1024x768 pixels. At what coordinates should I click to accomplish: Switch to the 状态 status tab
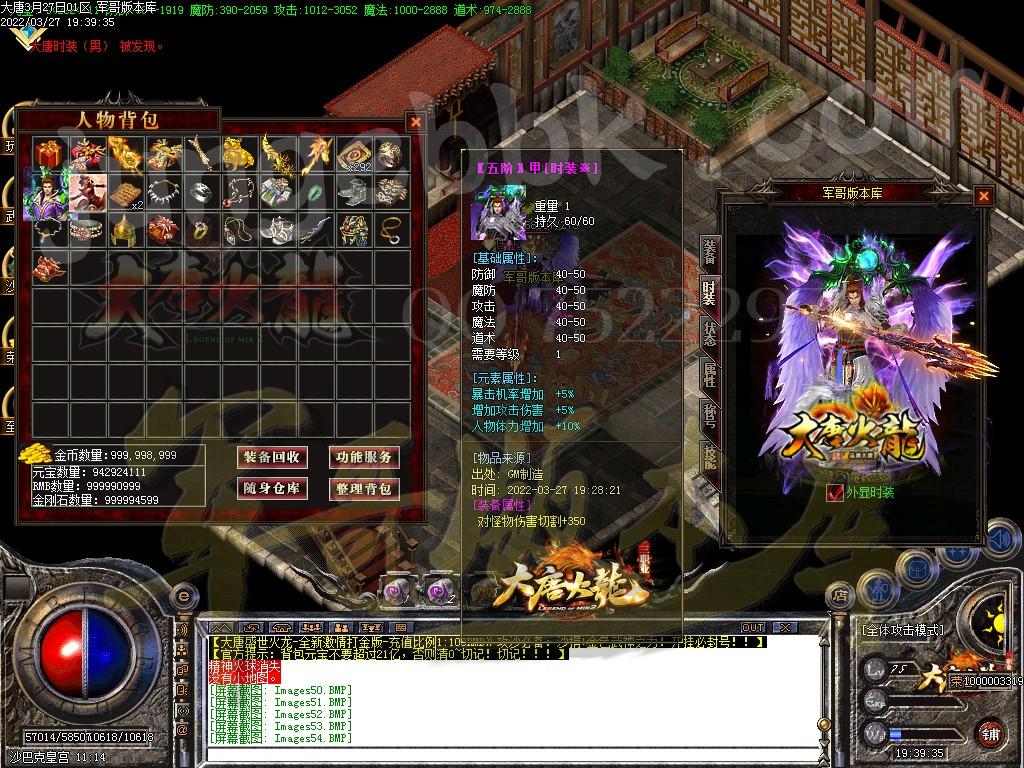click(x=709, y=334)
